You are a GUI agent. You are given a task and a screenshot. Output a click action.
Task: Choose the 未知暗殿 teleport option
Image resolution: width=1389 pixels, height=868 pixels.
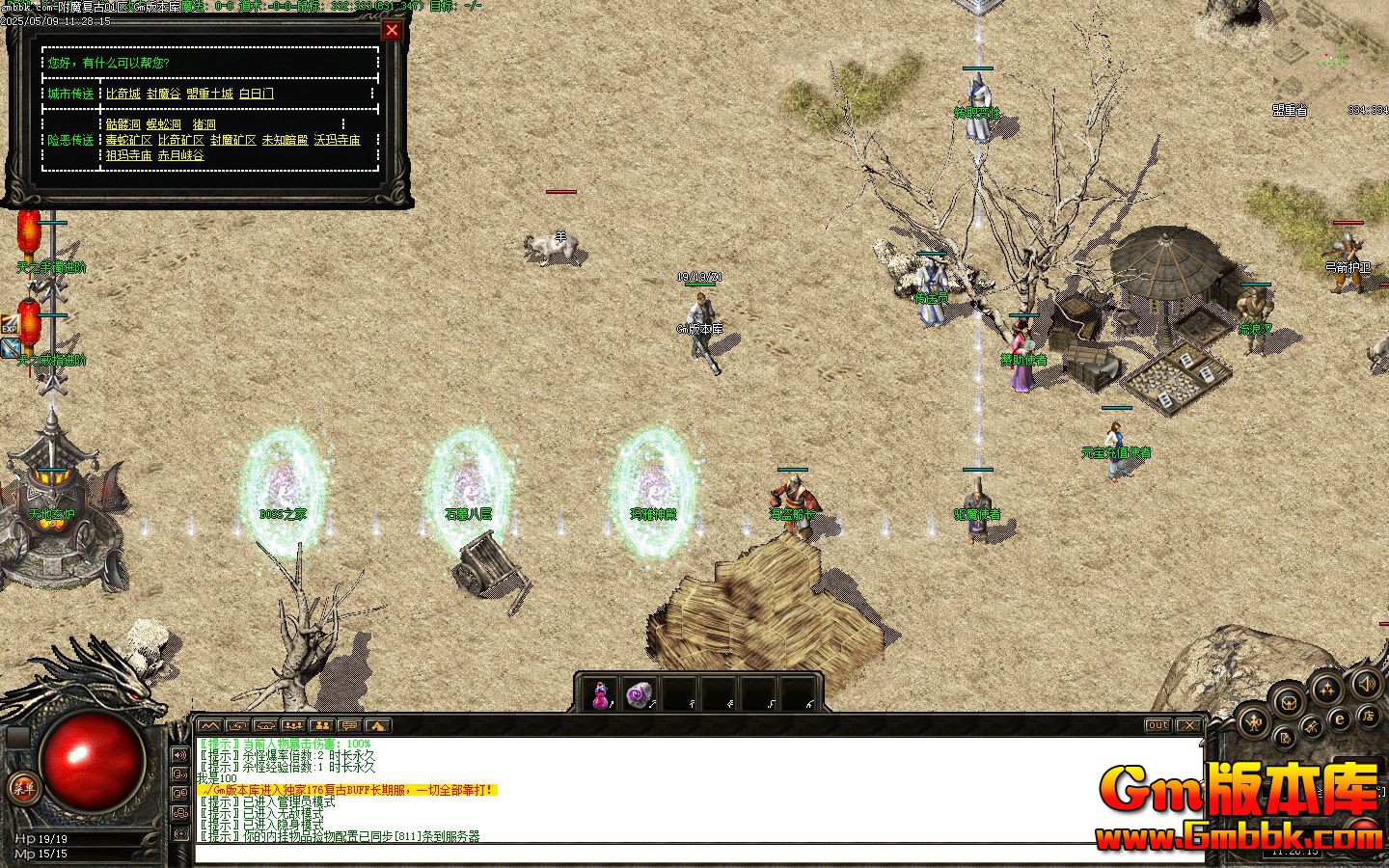tap(286, 140)
